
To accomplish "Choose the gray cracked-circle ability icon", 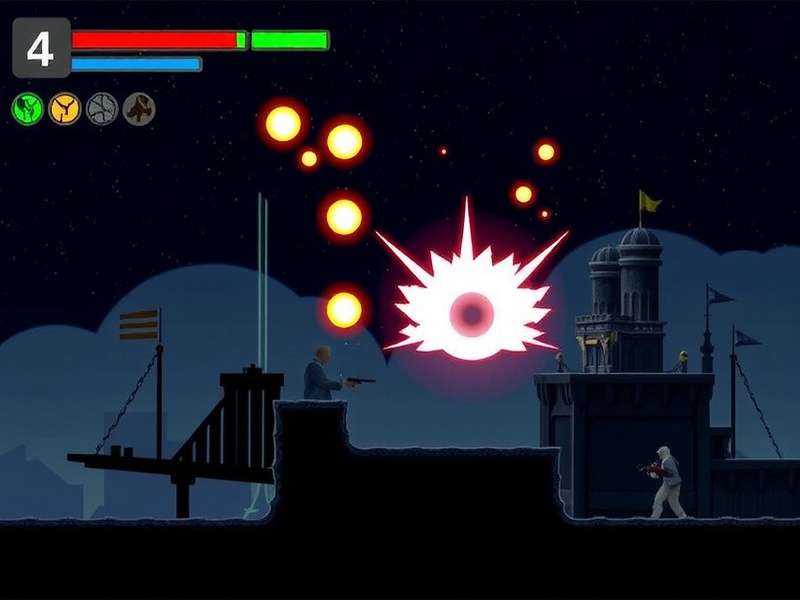I will [x=102, y=108].
